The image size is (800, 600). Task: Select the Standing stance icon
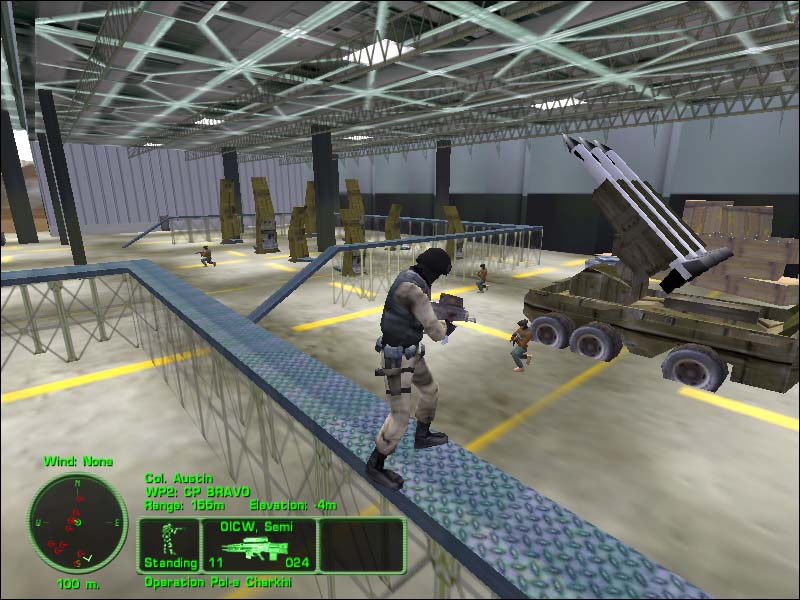tap(170, 545)
